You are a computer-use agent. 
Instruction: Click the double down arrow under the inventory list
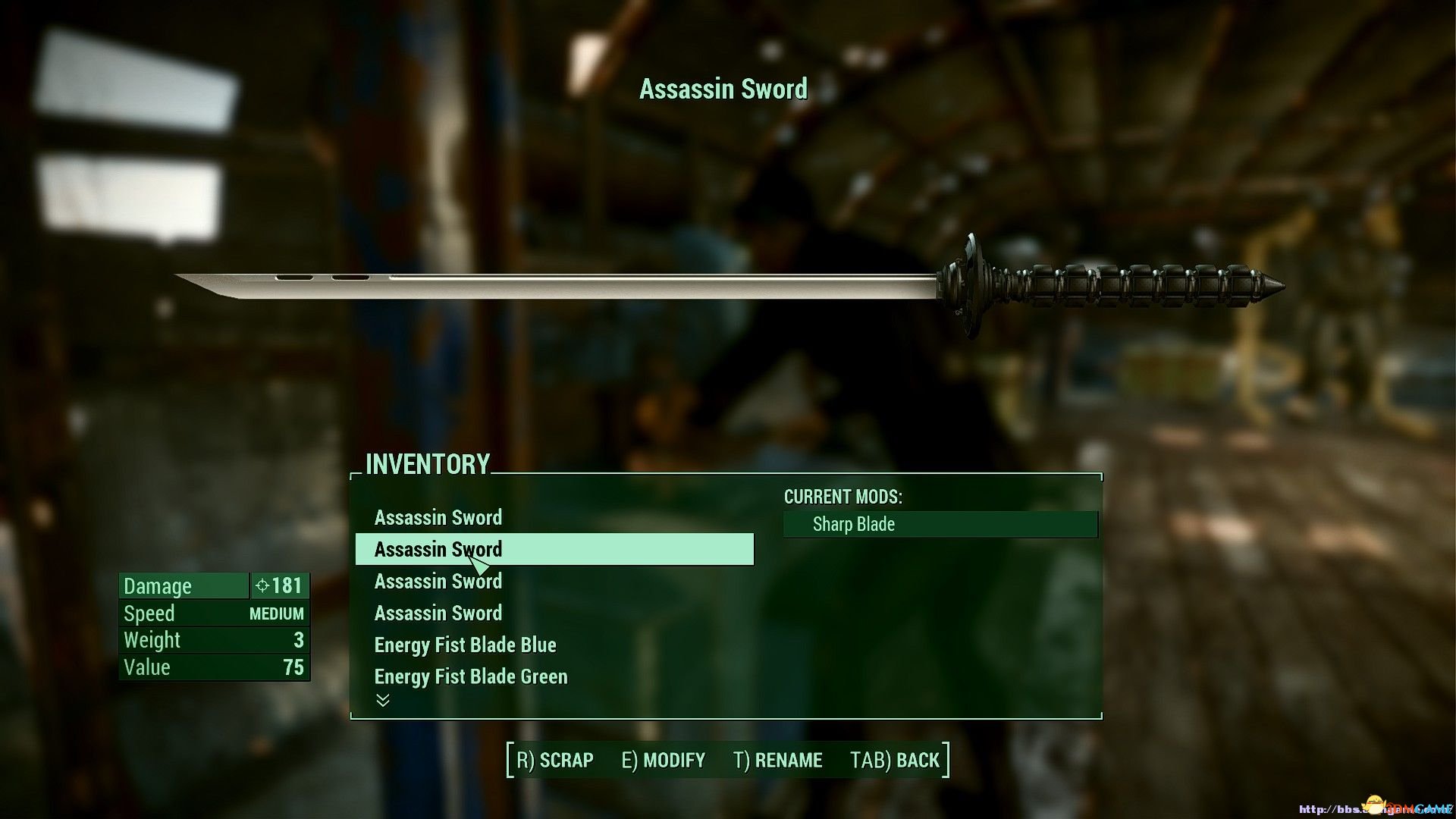(x=383, y=701)
